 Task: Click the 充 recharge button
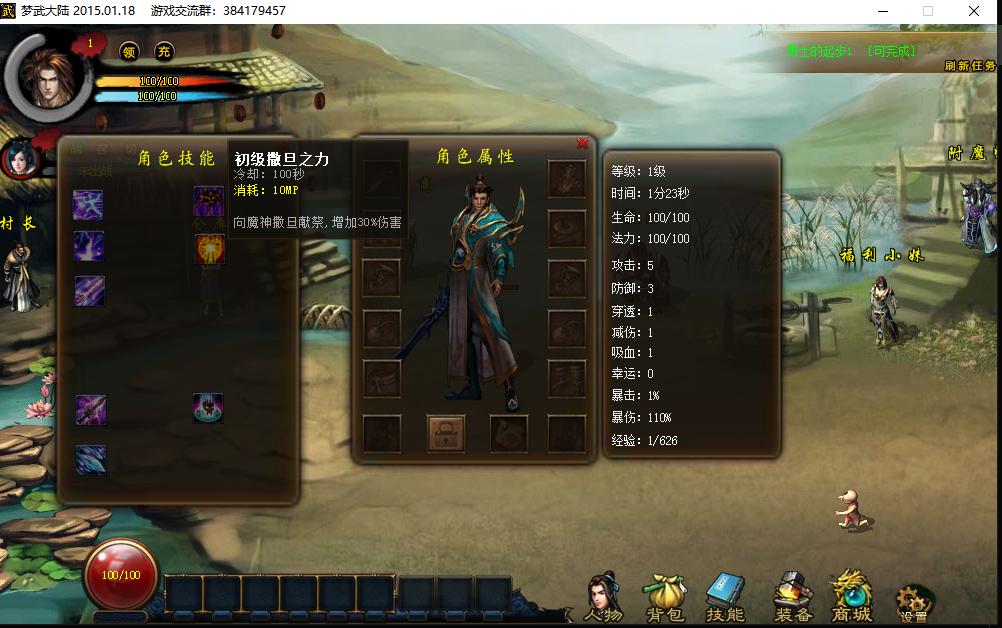coord(164,51)
